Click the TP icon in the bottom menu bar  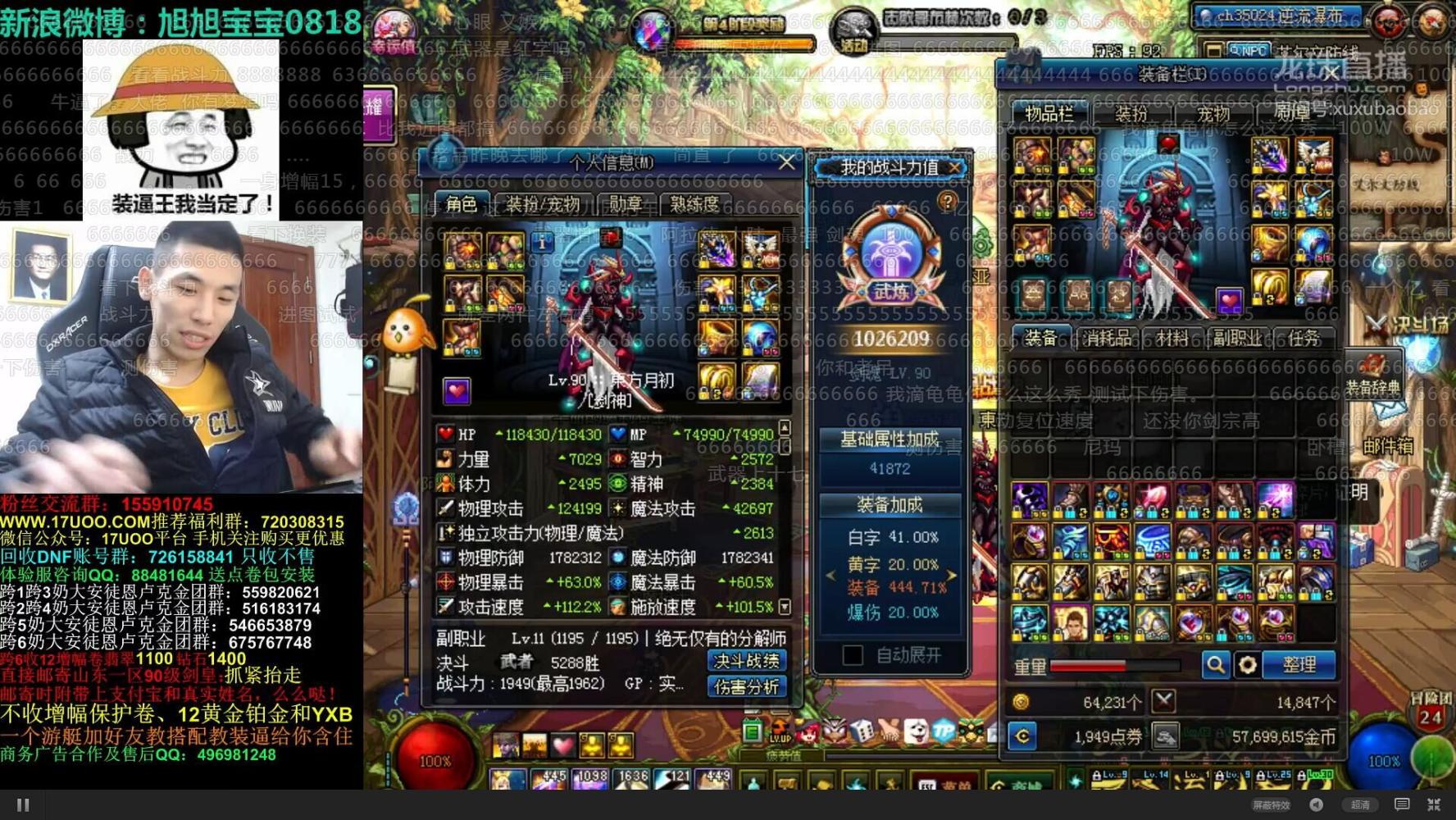tap(943, 731)
